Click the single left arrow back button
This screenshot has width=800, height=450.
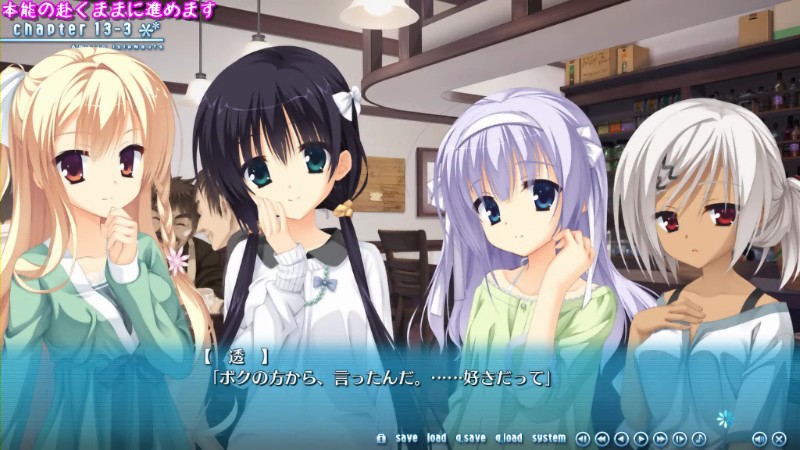[621, 438]
